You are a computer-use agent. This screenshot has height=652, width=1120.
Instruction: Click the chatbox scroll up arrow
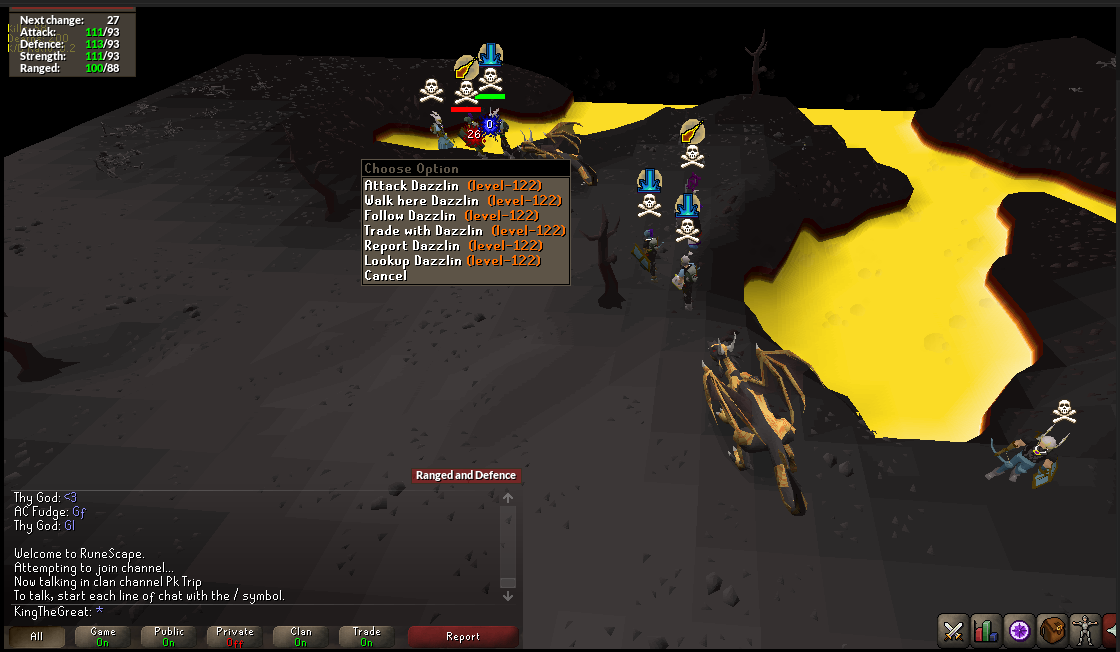(x=508, y=498)
